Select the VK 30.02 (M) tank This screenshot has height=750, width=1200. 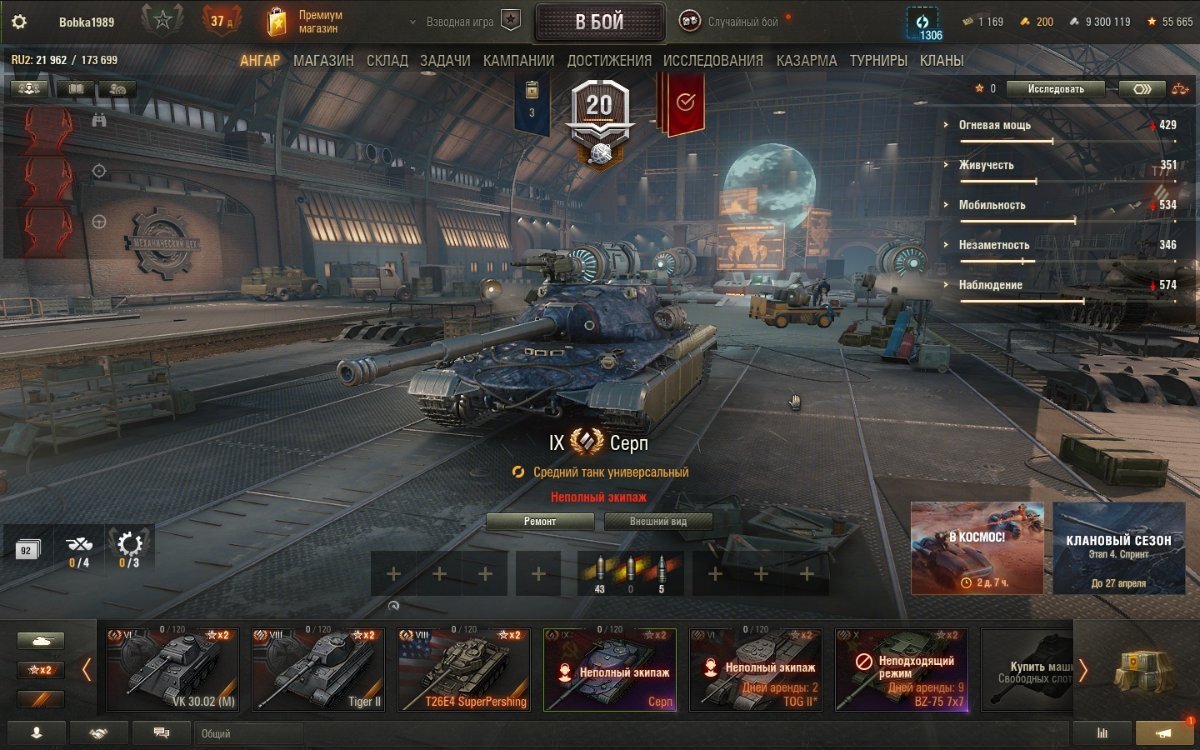point(172,669)
